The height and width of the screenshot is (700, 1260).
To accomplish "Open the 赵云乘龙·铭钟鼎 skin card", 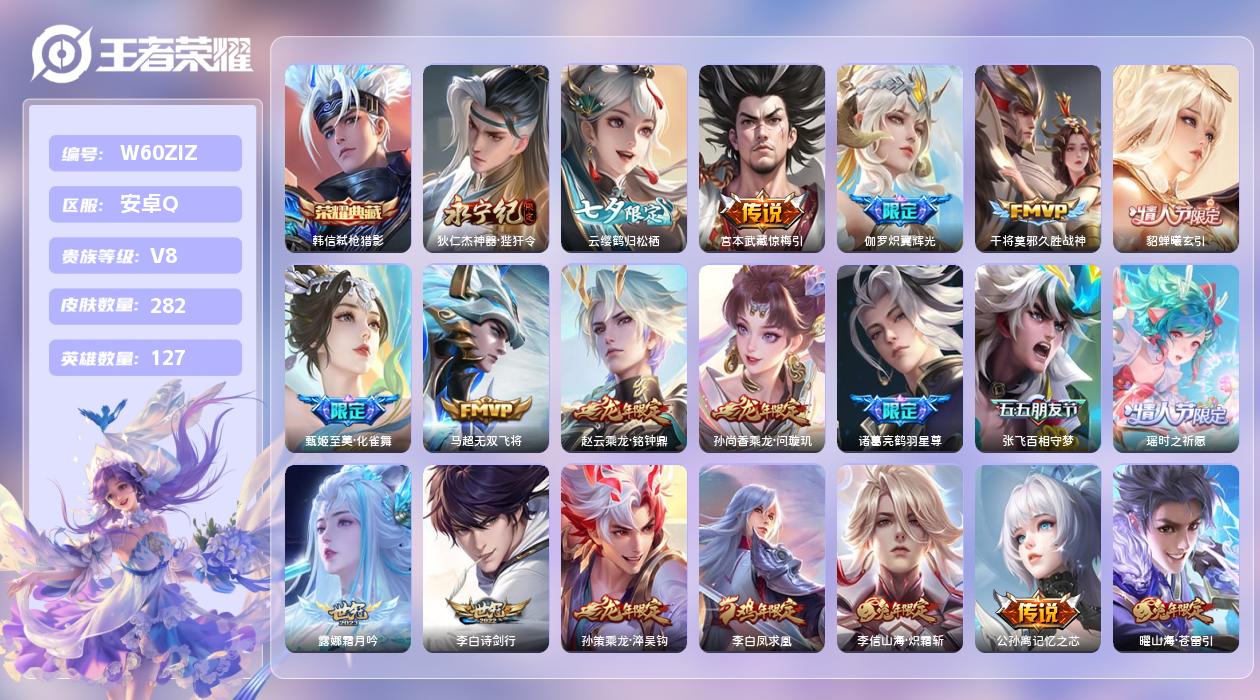I will pos(624,358).
